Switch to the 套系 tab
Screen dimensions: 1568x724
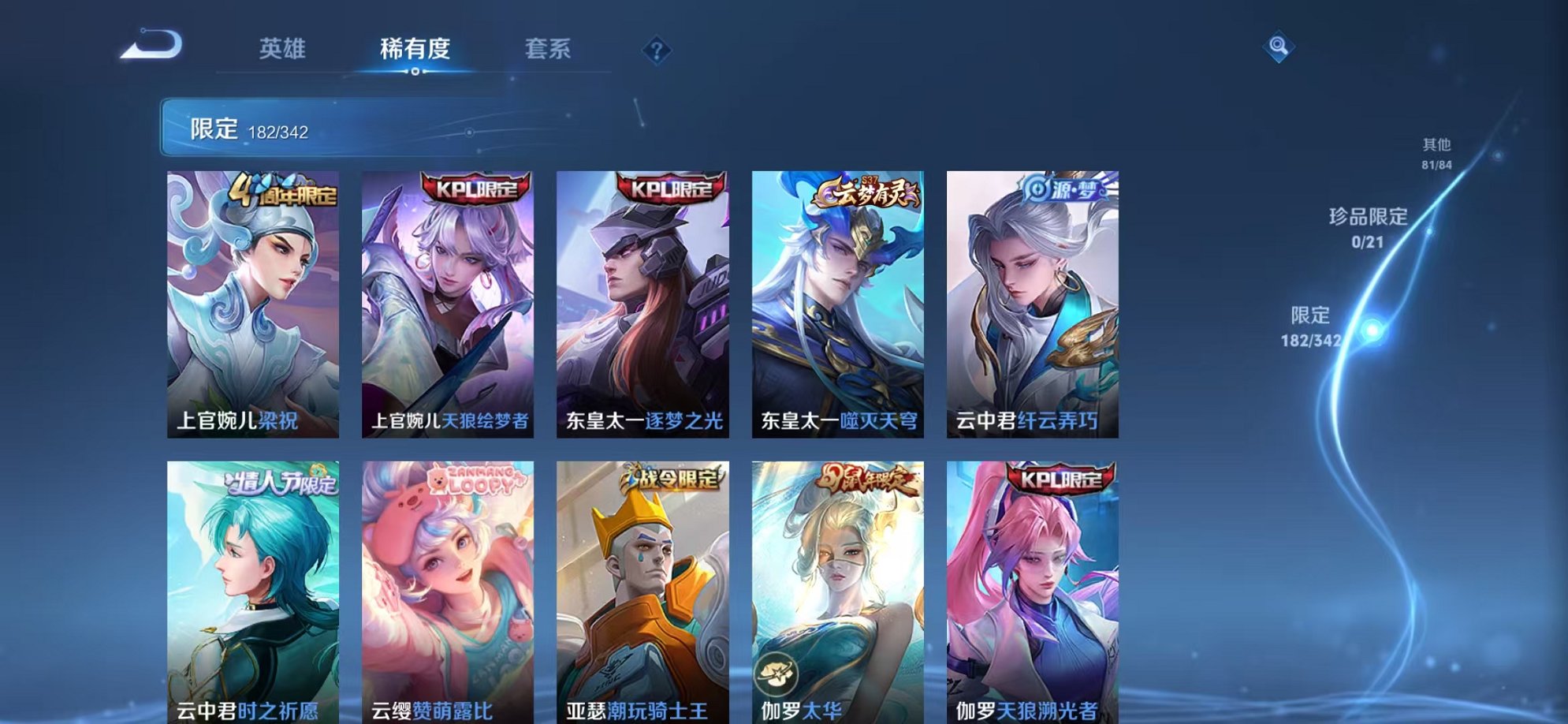[x=549, y=49]
